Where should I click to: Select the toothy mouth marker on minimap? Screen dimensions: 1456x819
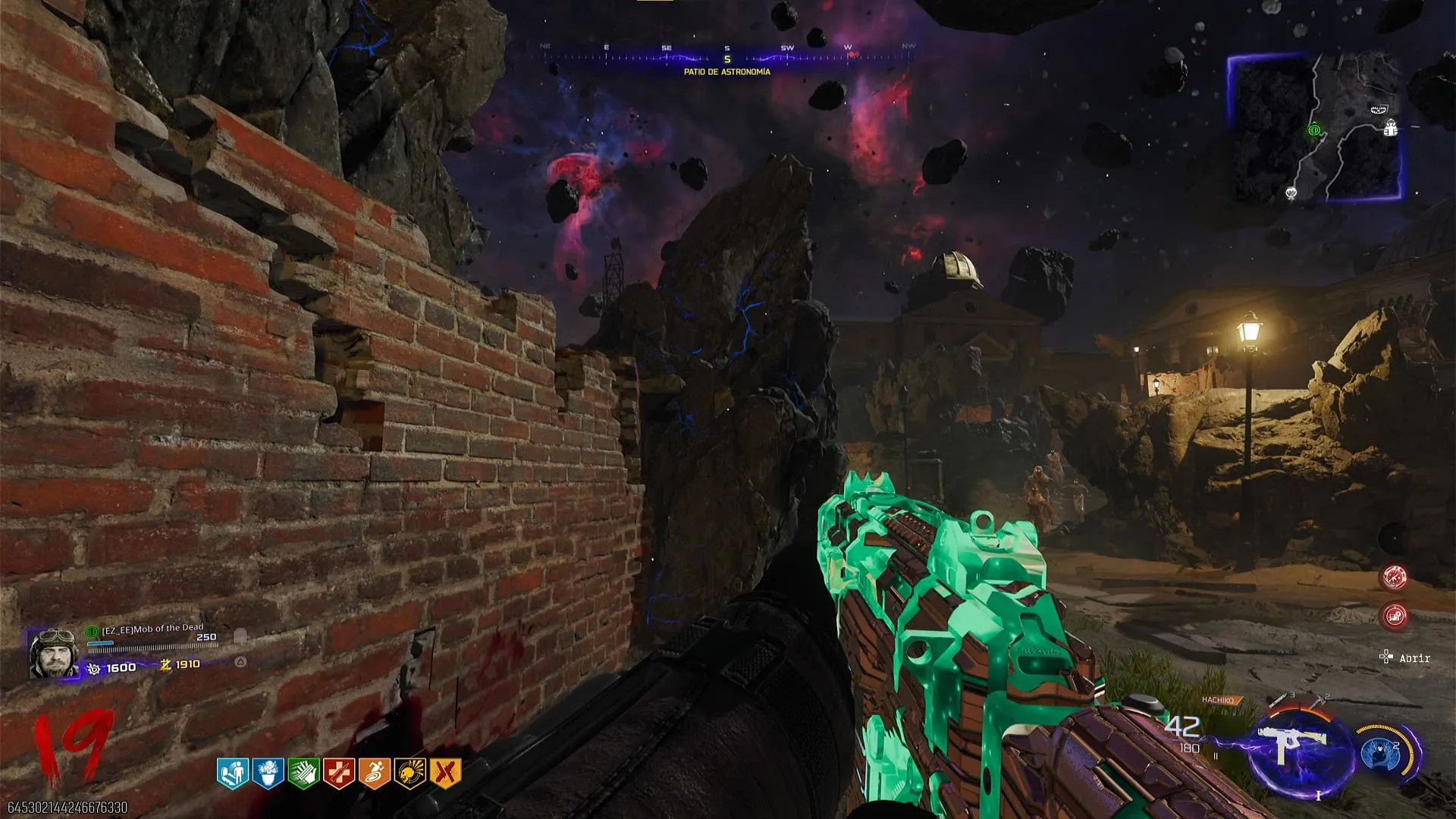(1379, 110)
